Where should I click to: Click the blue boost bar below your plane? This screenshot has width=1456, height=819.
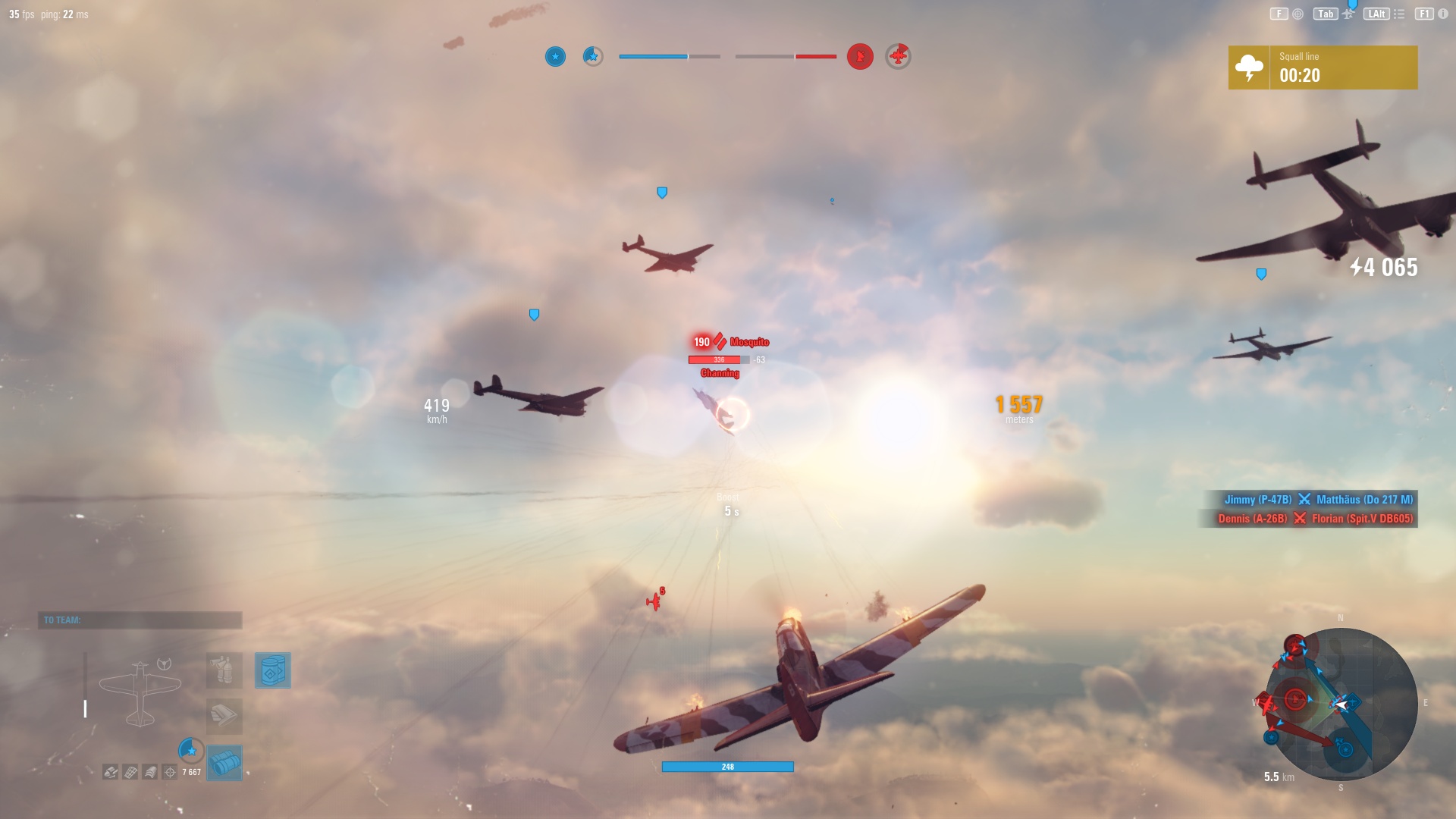[x=727, y=767]
